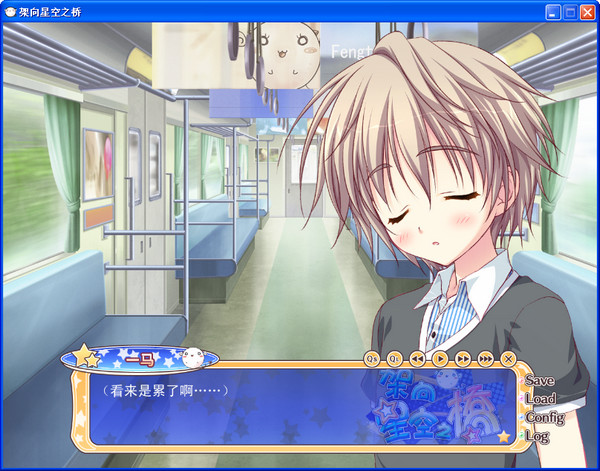Skip ahead with the triple-arrow button
The image size is (600, 471).
[486, 358]
